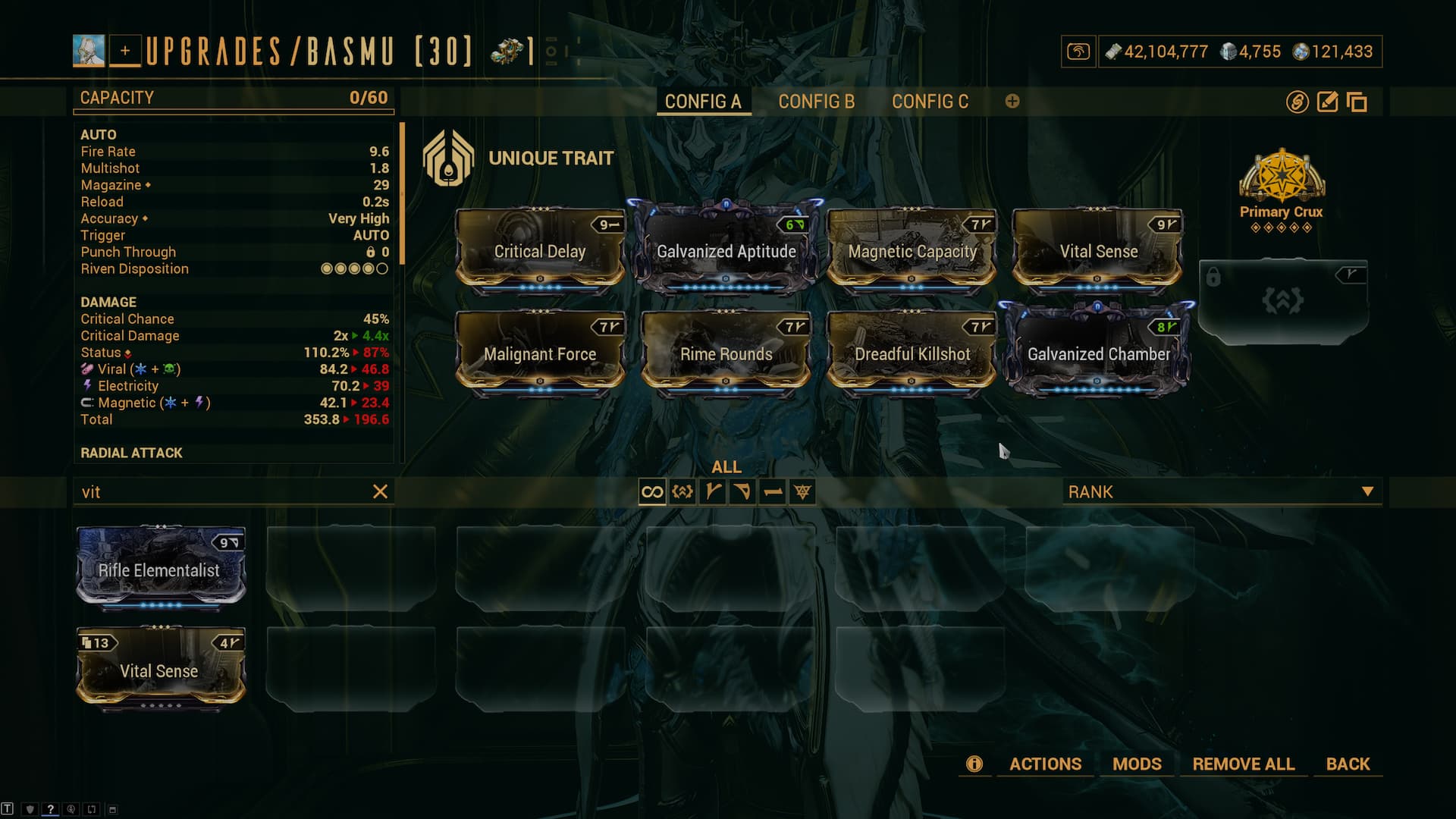This screenshot has height=819, width=1456.
Task: Select the Config A tab
Action: (703, 102)
